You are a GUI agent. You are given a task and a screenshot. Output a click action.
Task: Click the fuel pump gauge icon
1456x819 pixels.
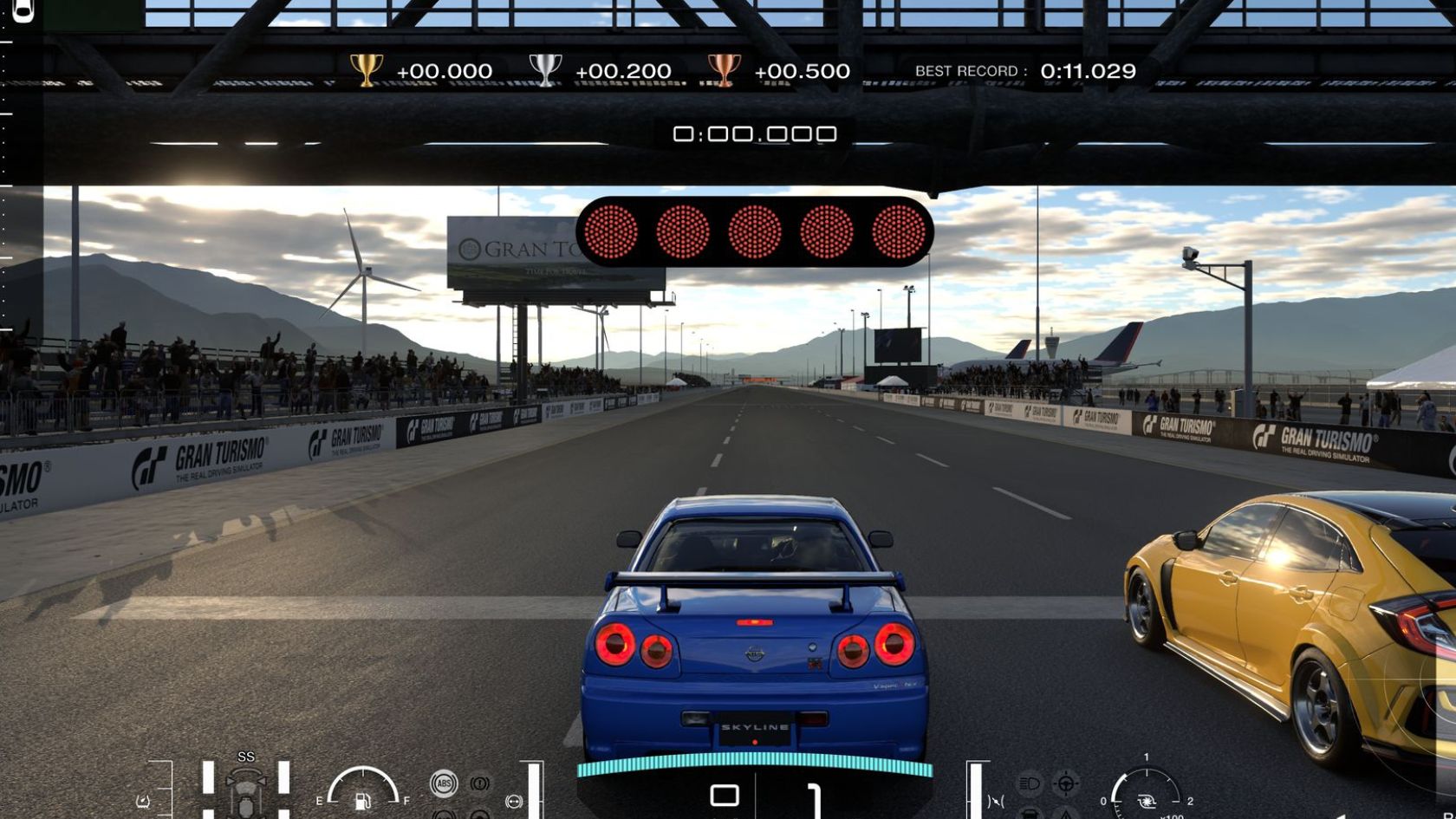pyautogui.click(x=363, y=801)
